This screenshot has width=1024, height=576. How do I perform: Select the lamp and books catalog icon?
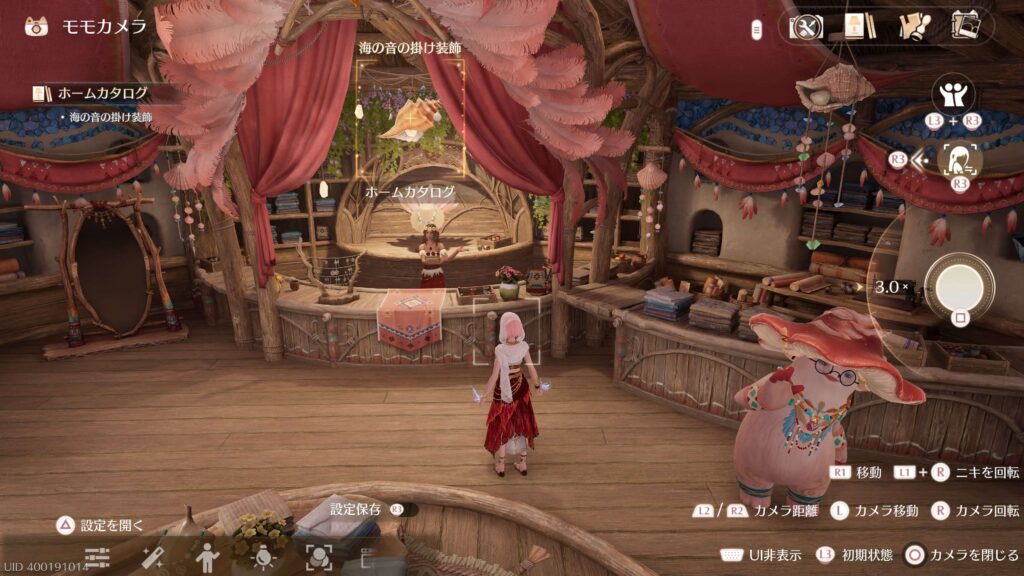[859, 27]
